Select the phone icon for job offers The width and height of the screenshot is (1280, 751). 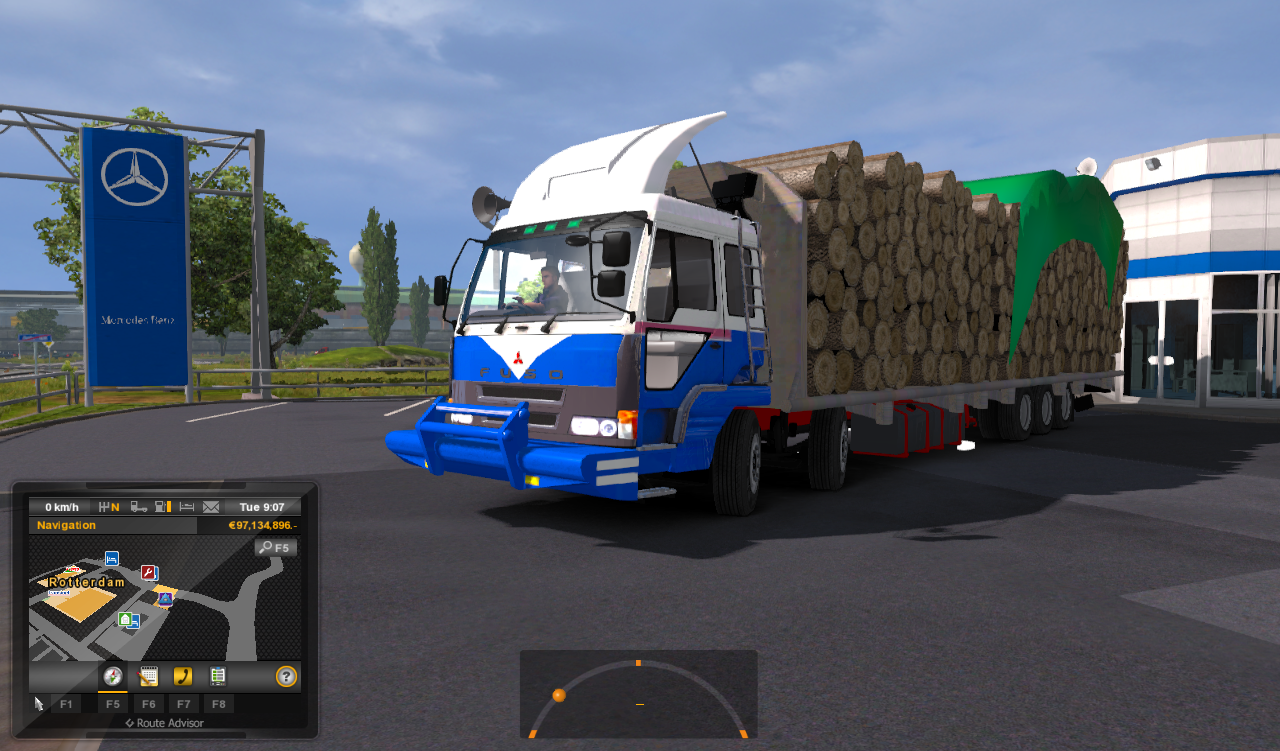pos(184,675)
